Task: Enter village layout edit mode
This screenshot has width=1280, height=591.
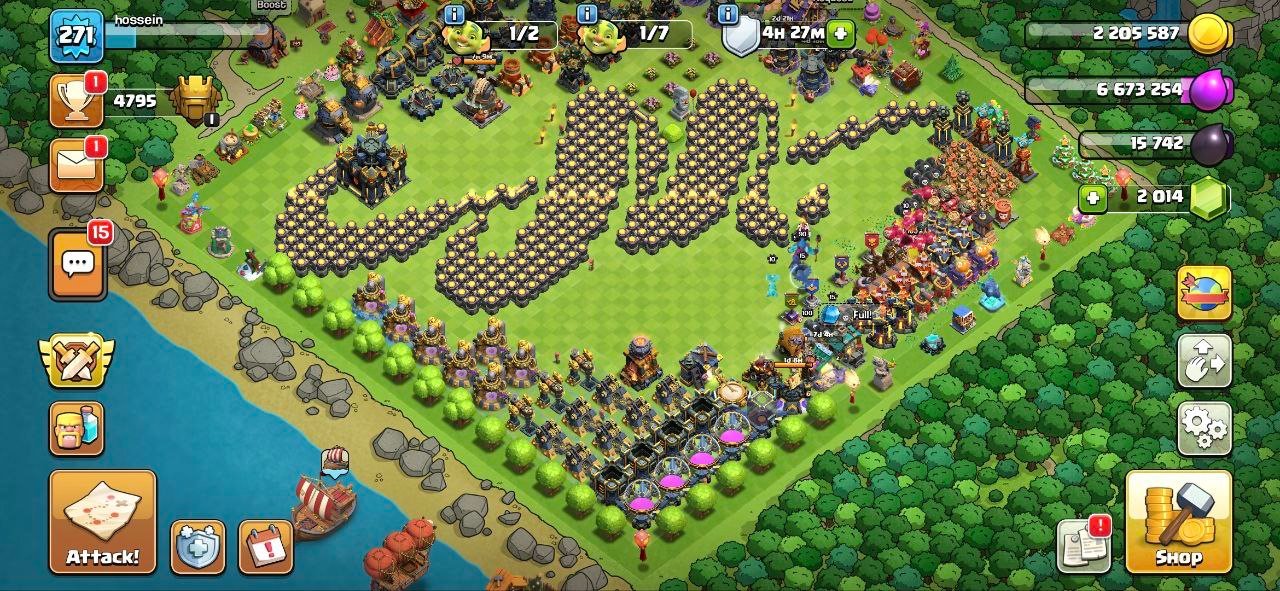Action: tap(1204, 360)
